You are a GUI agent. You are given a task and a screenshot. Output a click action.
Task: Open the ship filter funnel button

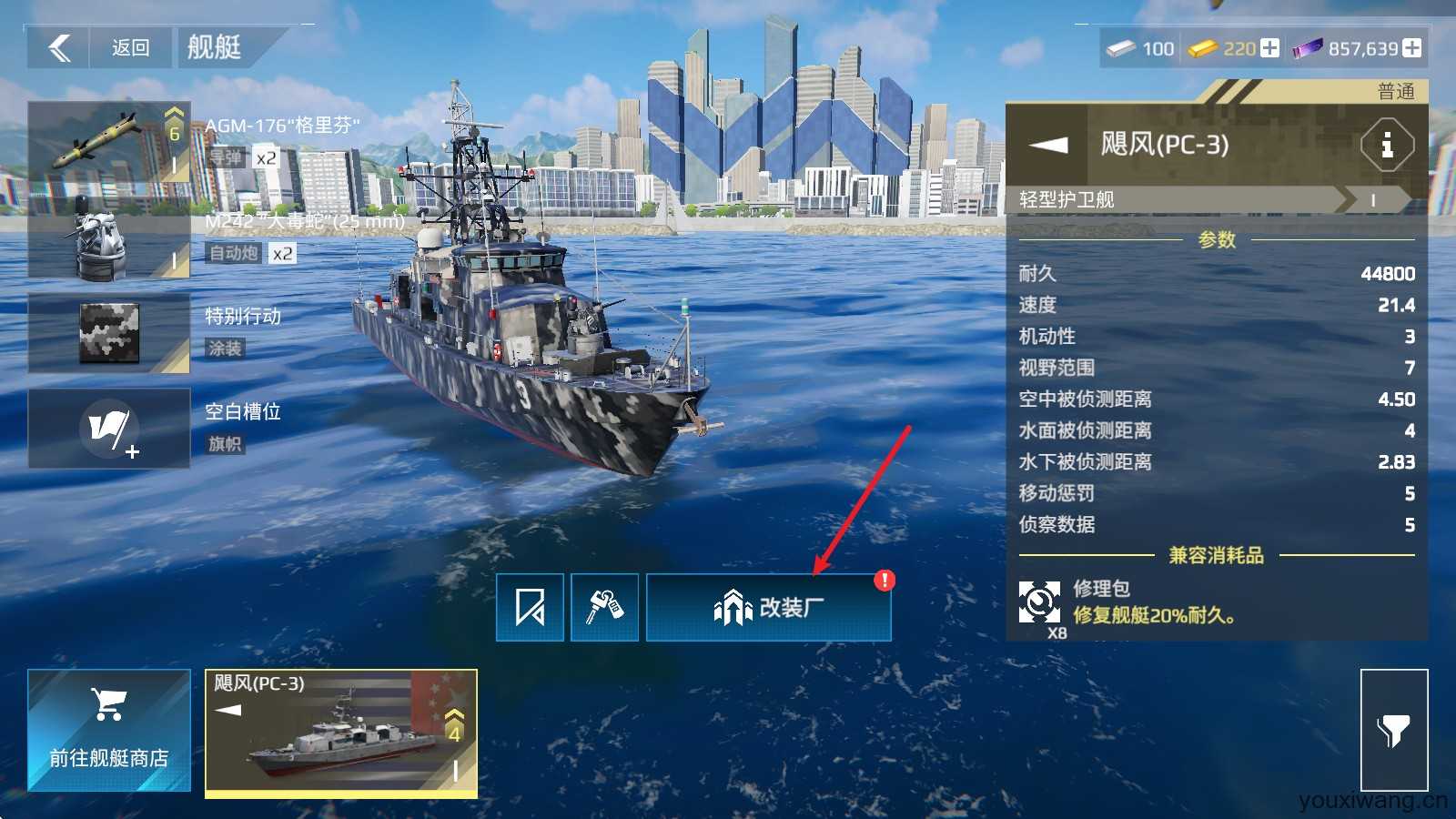(1393, 730)
